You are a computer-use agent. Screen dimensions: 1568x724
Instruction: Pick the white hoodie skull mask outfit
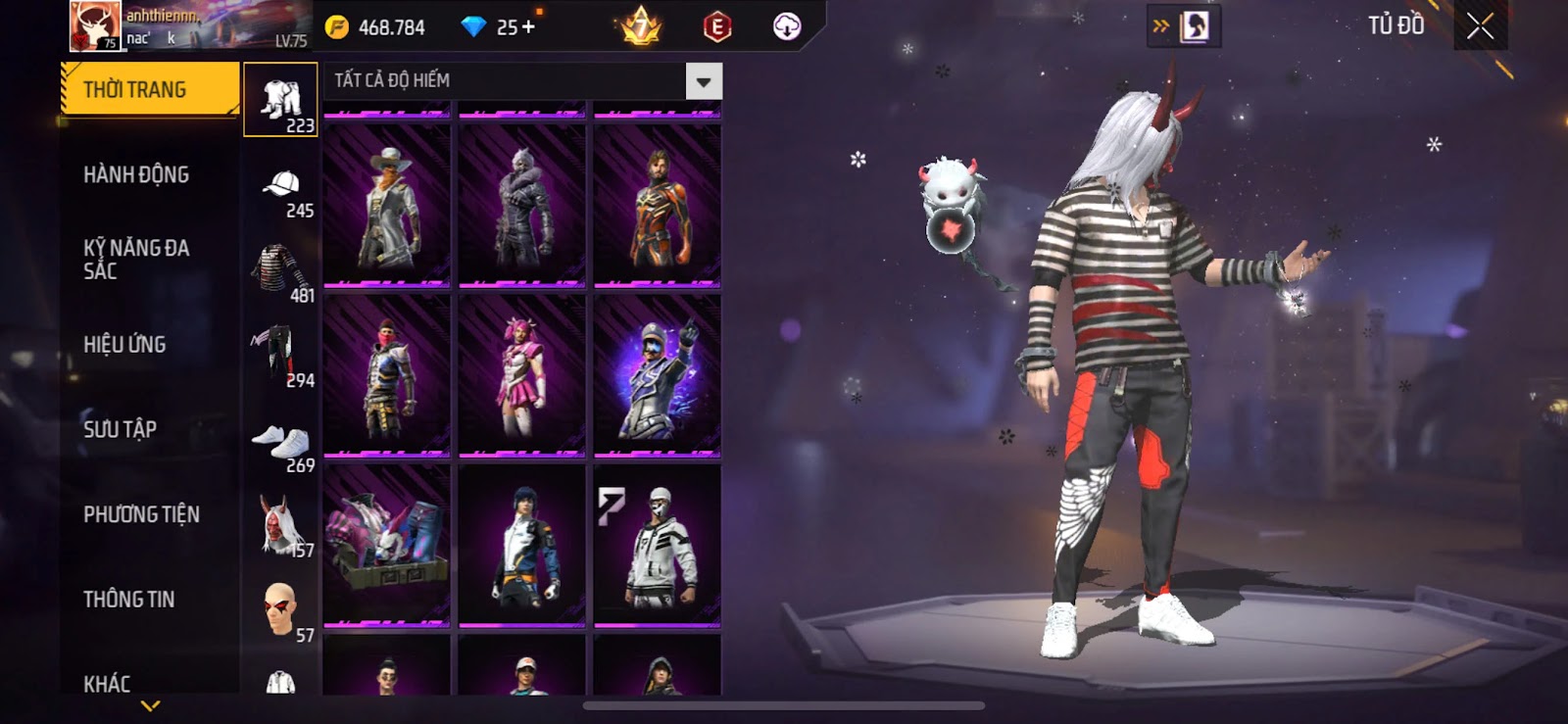[x=658, y=546]
